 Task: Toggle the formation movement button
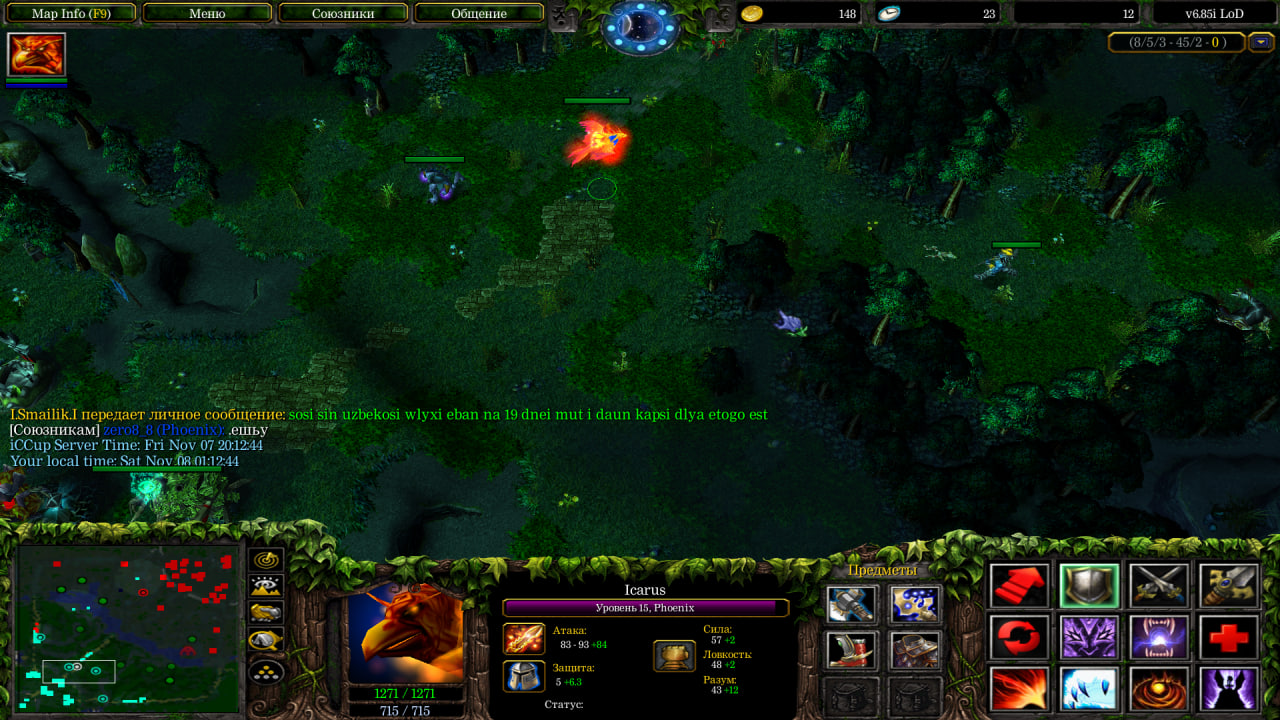pos(266,672)
